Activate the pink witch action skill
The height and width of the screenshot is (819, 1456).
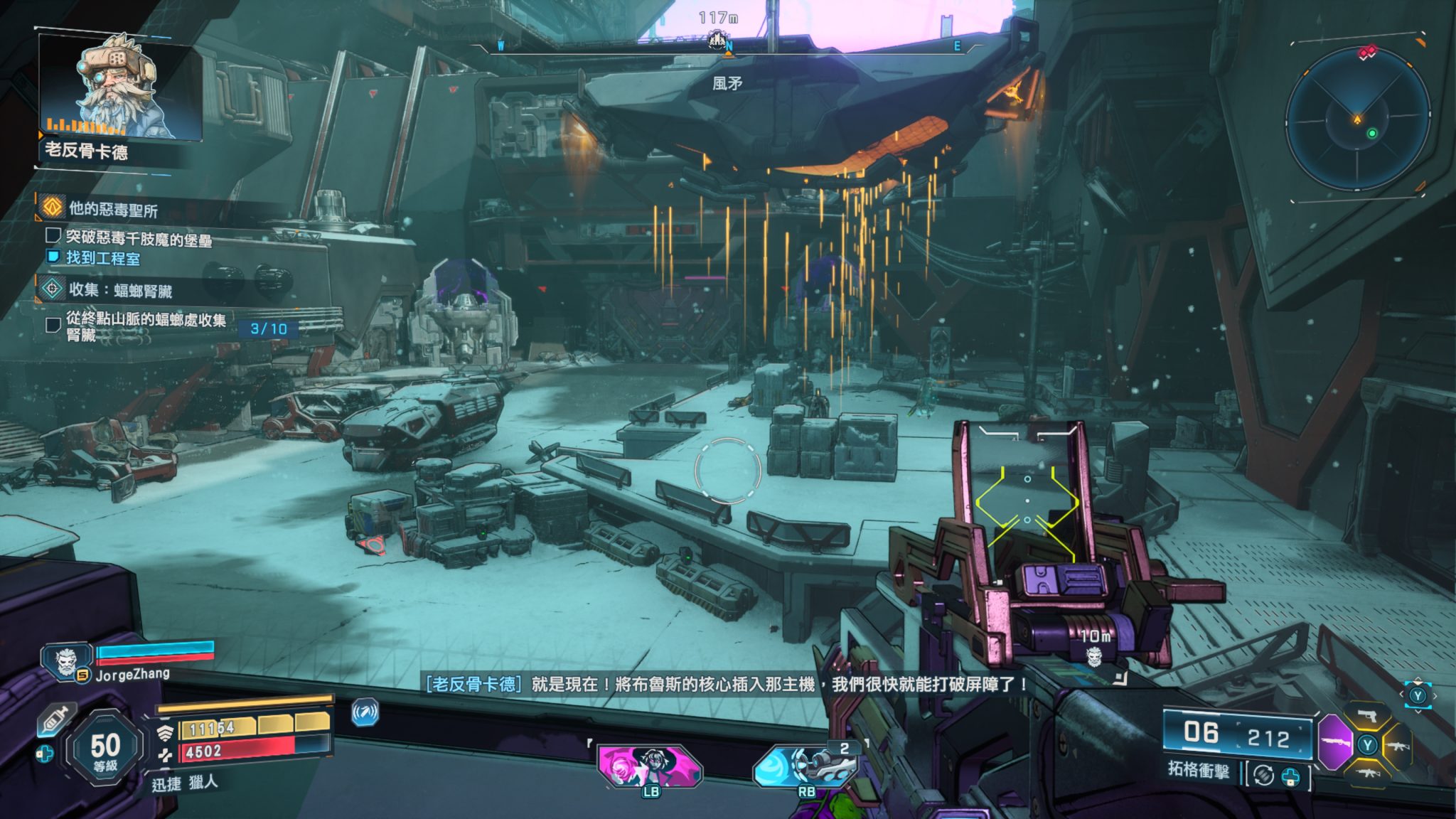[648, 766]
